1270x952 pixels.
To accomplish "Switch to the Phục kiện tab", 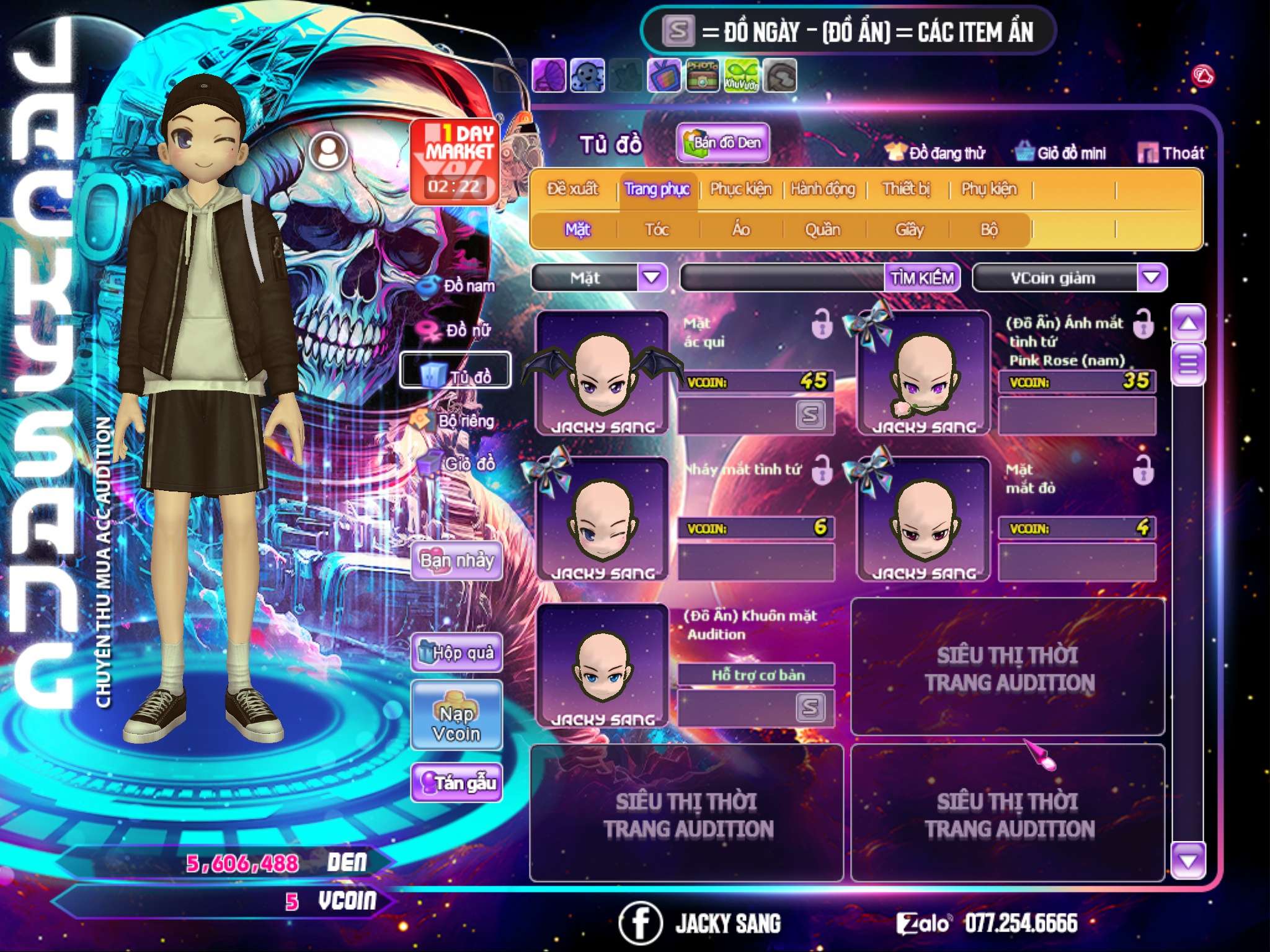I will click(740, 189).
